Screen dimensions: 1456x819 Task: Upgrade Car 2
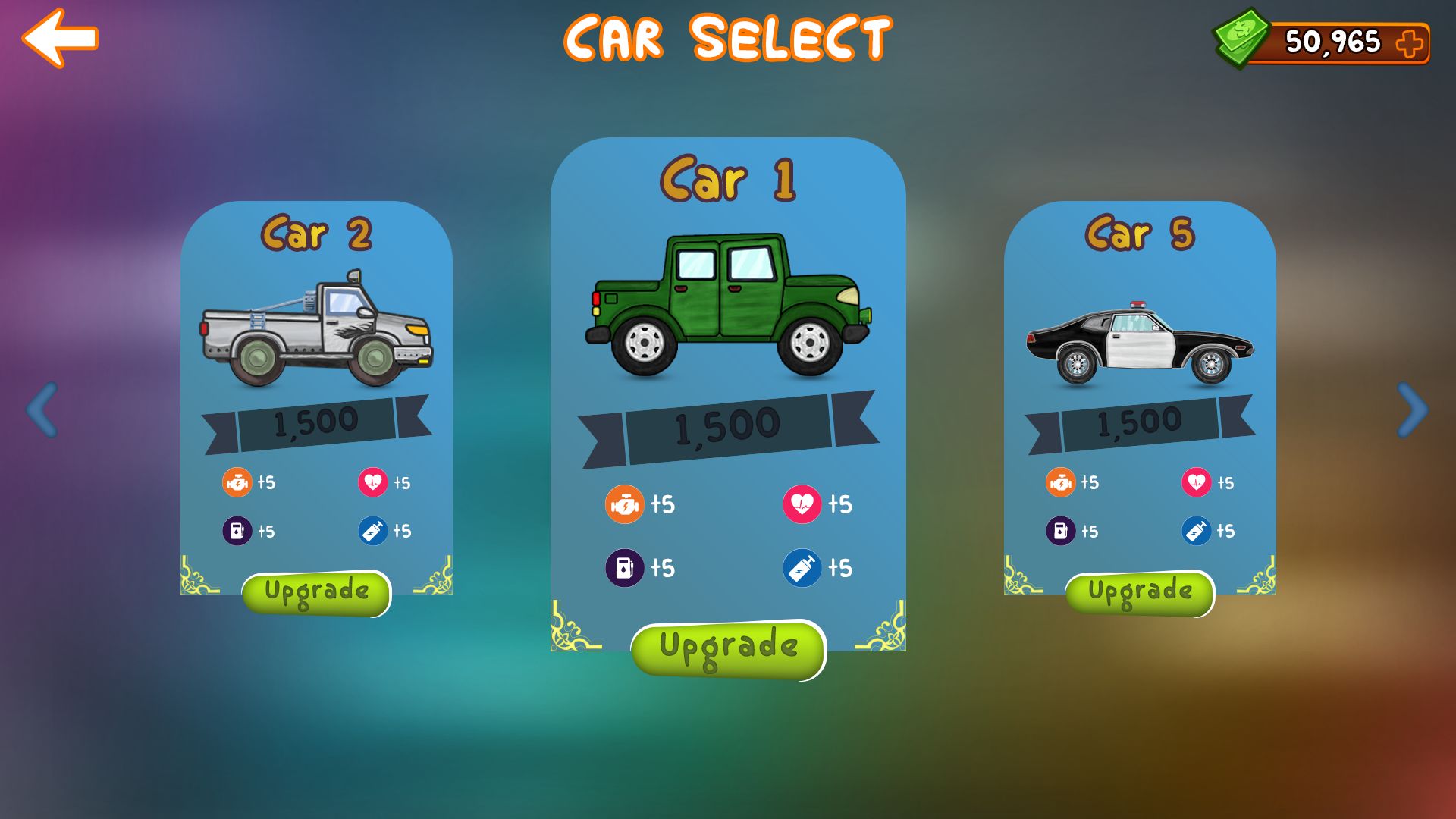[316, 592]
